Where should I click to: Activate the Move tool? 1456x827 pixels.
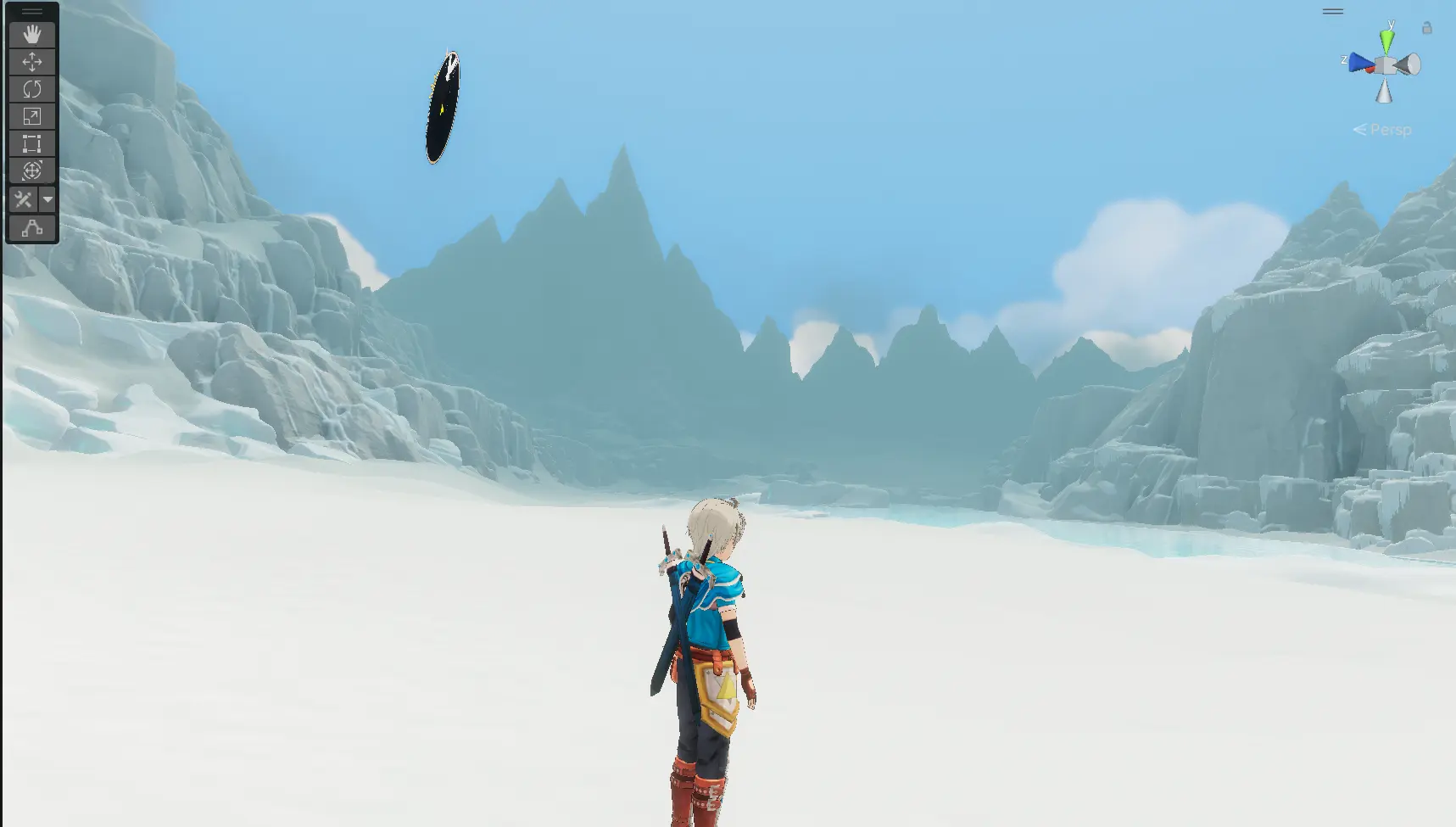click(32, 62)
